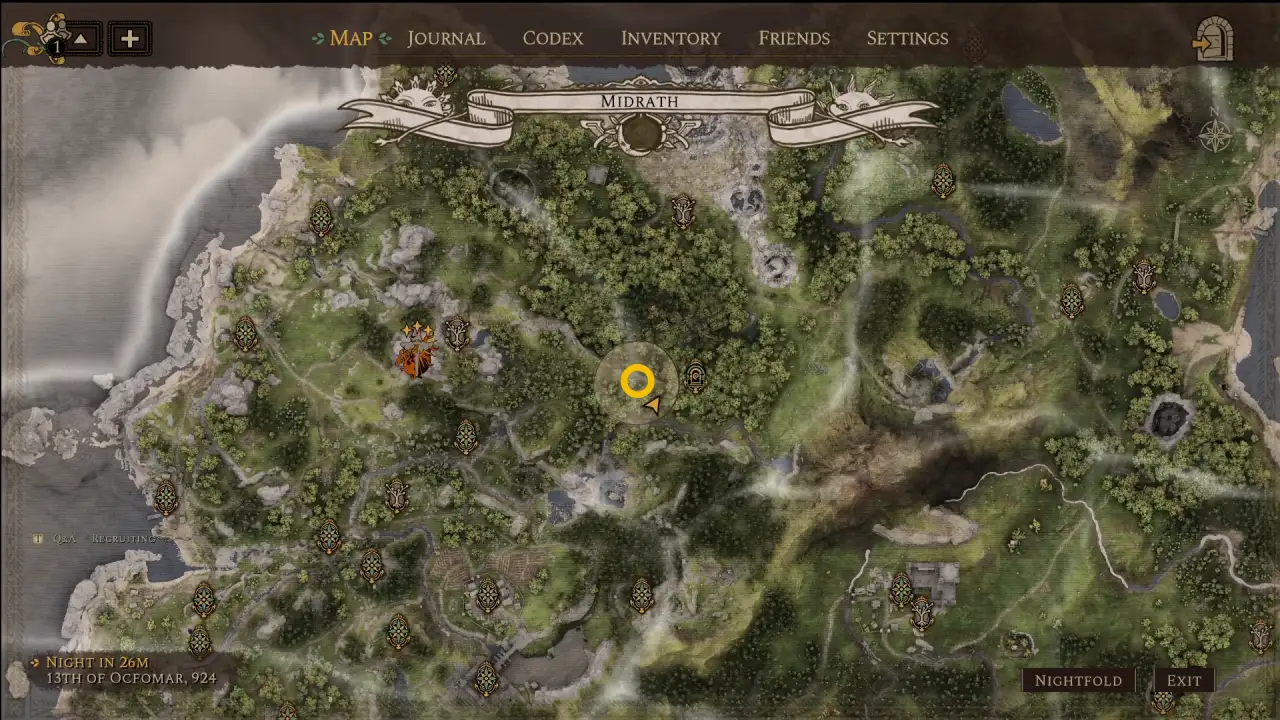Select the white tree marker beside the starred icon

457,333
